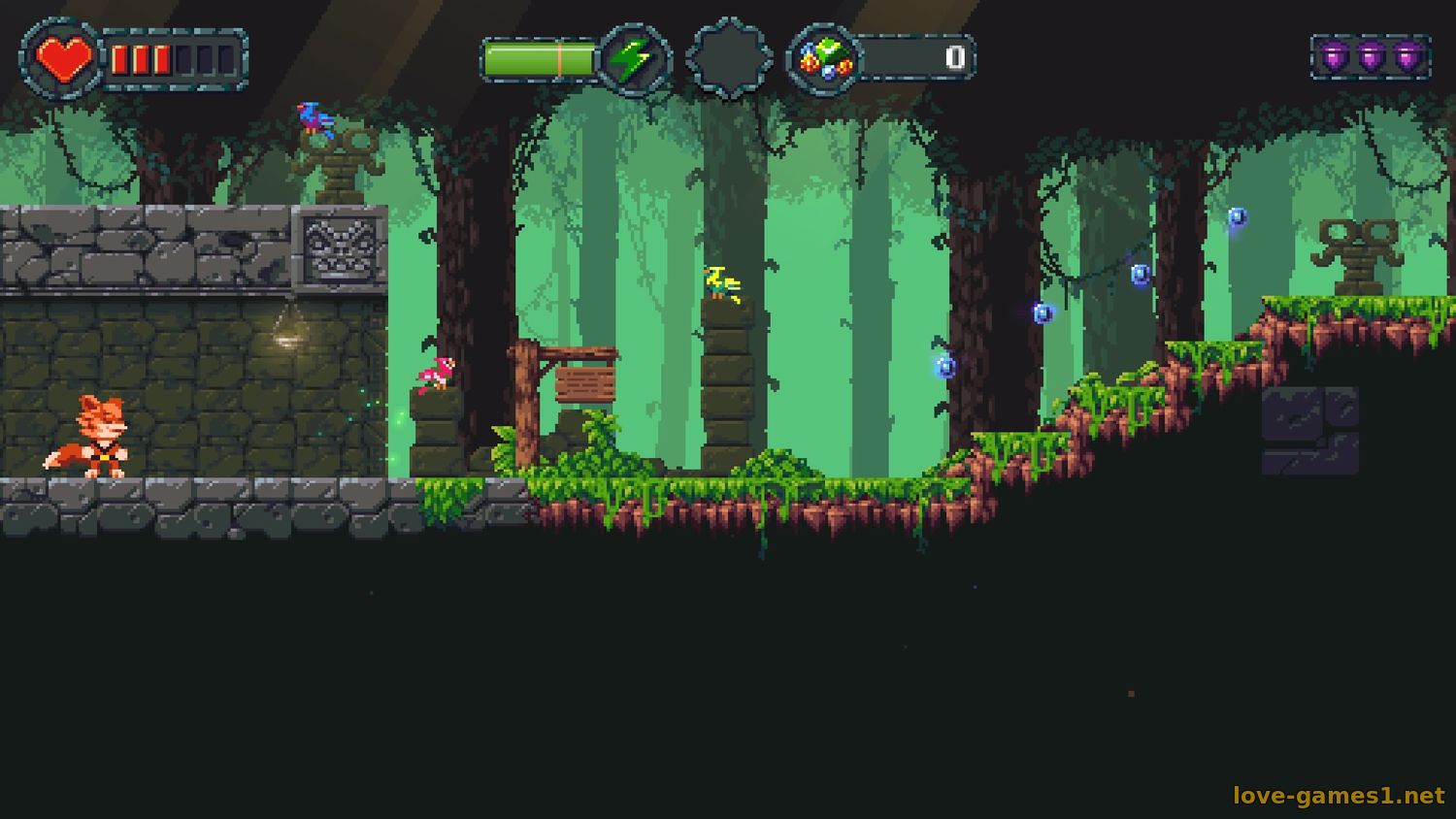Click the red heart health icon
Viewport: 1456px width, 819px height.
(x=63, y=59)
